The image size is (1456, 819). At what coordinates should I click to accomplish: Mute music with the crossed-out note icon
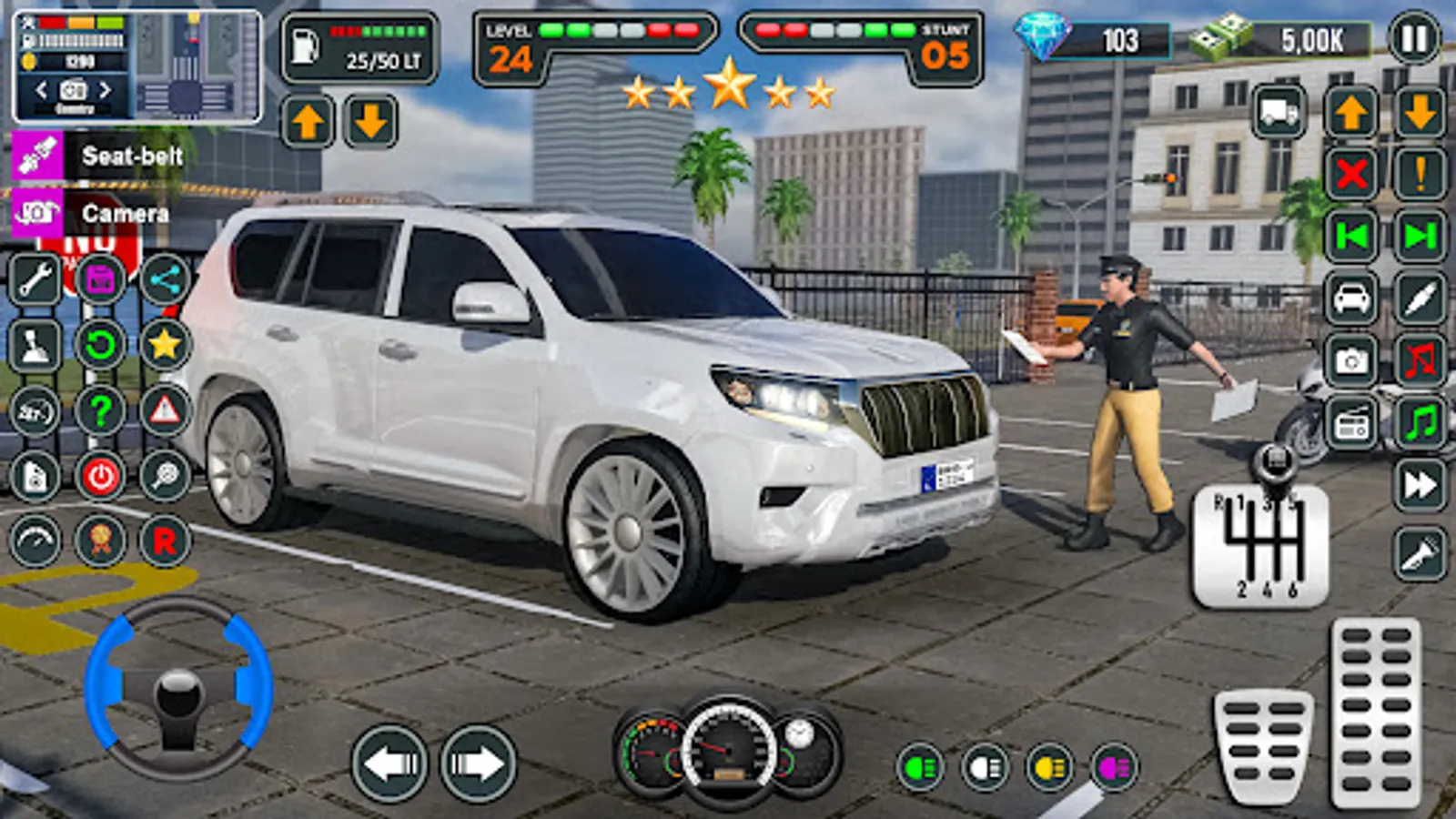tap(1420, 359)
